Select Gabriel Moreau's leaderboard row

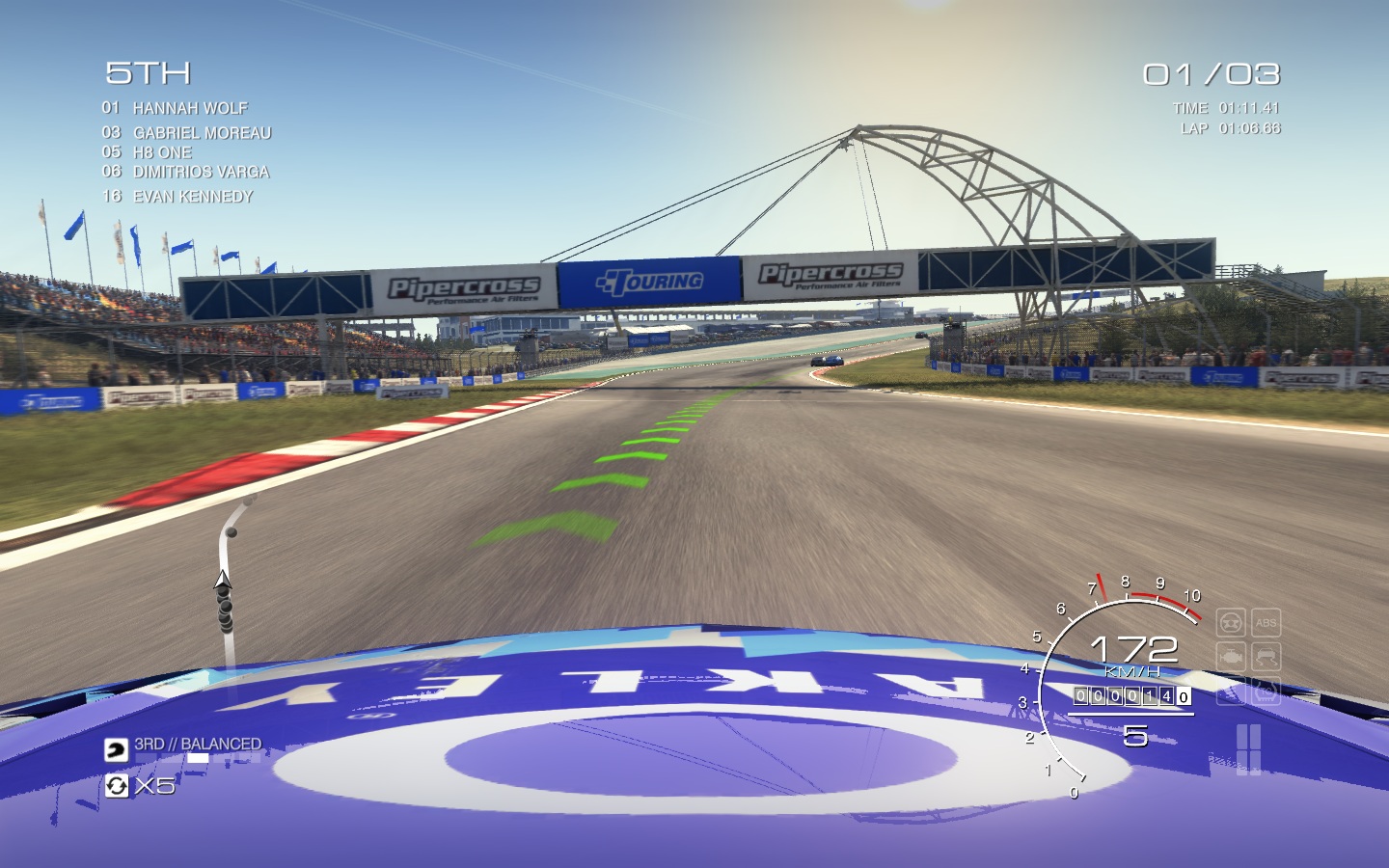[x=202, y=133]
